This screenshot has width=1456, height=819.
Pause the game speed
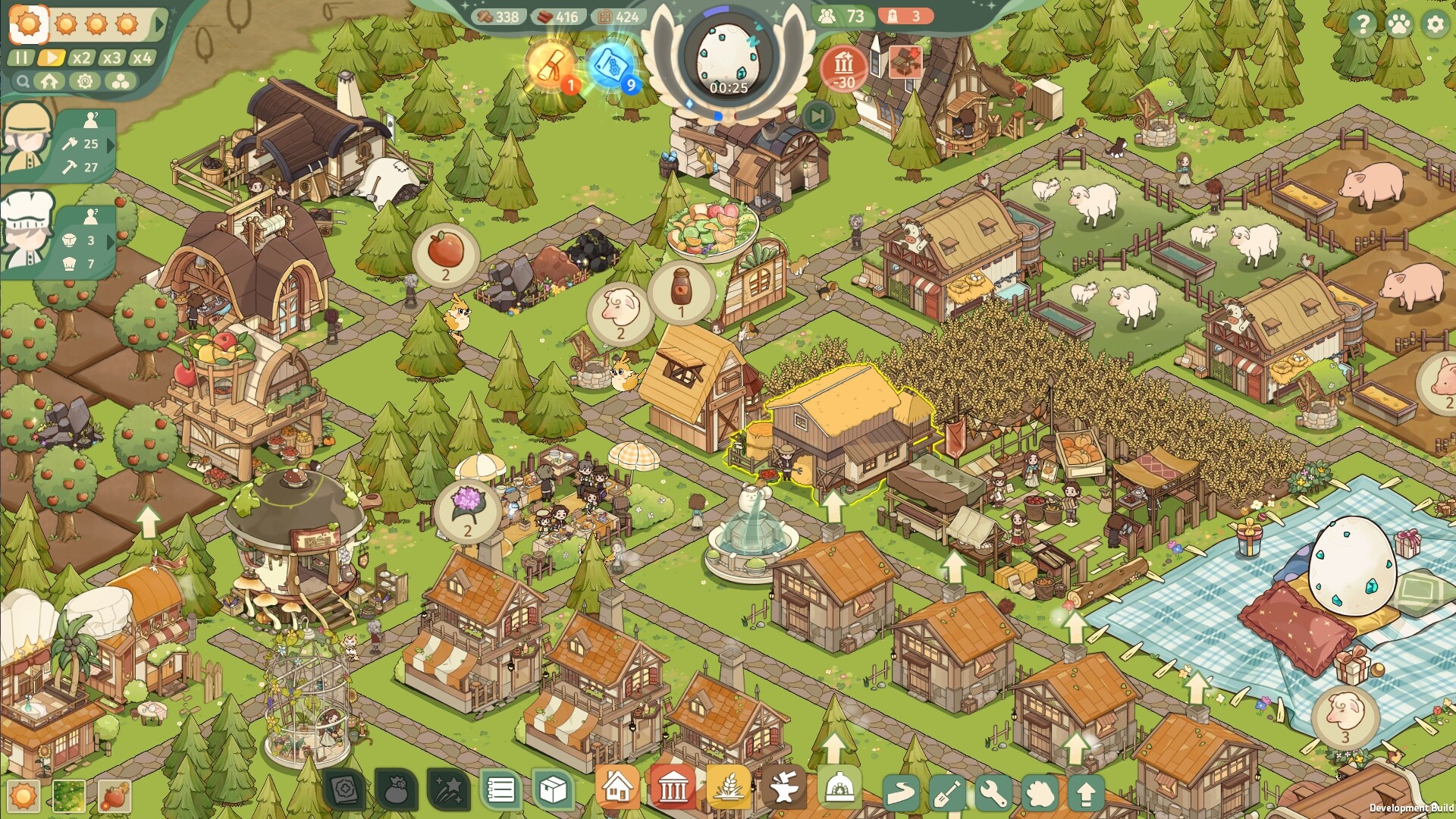(x=20, y=58)
